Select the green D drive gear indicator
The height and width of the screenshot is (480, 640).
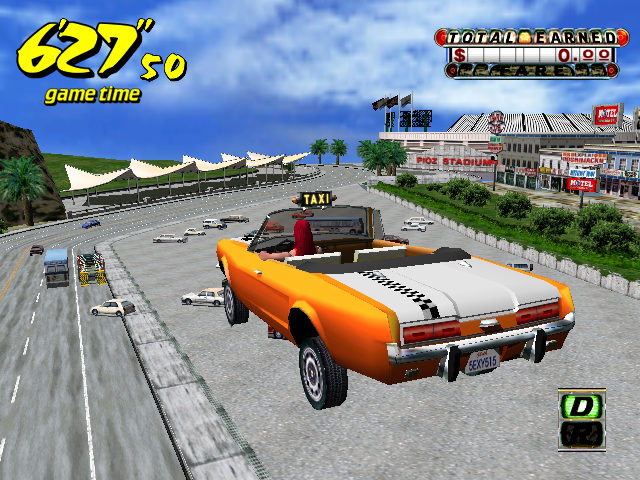[581, 406]
